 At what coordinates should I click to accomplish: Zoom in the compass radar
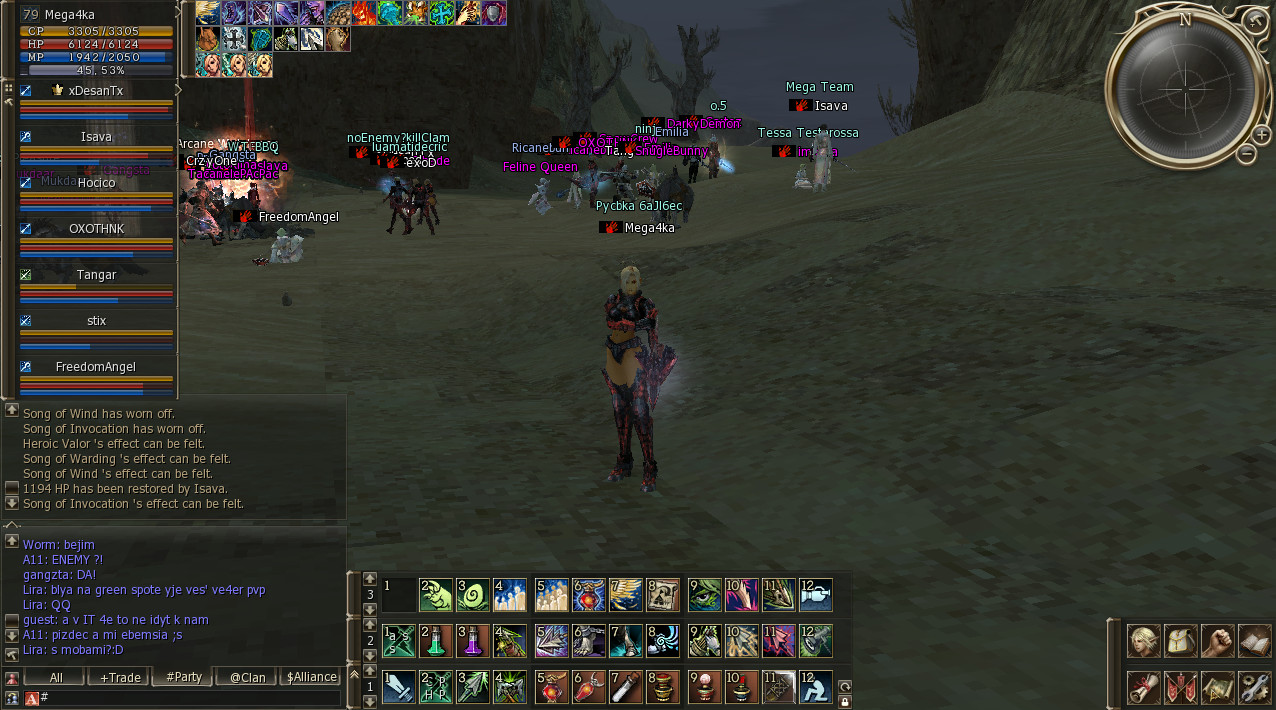click(x=1262, y=135)
